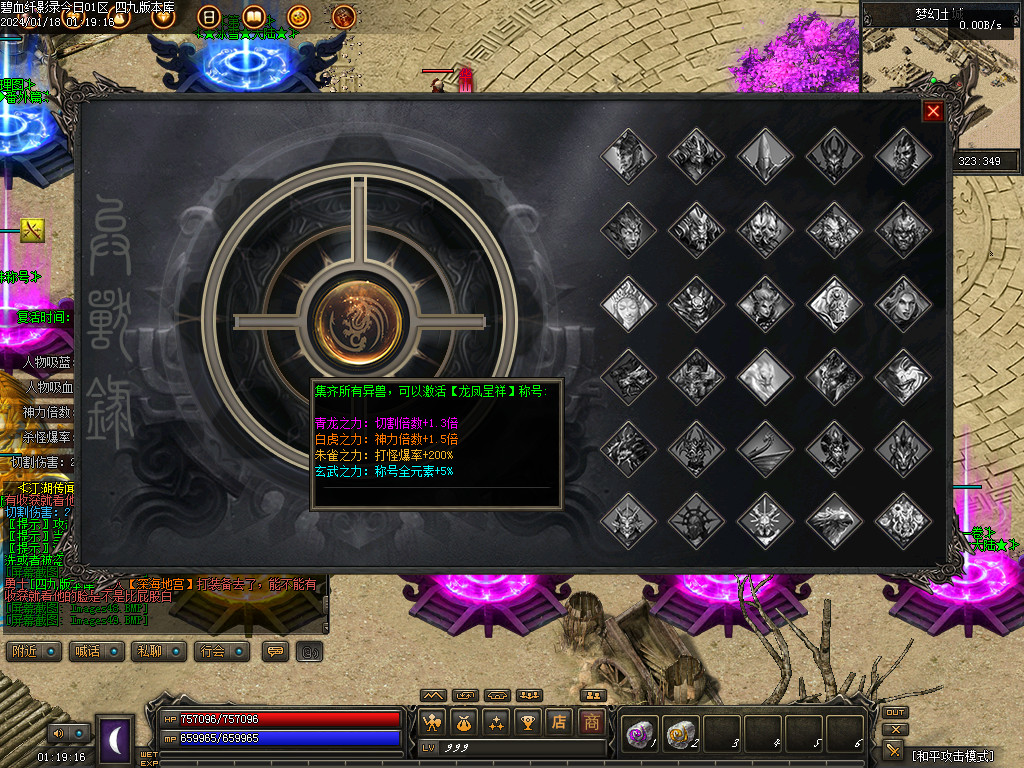This screenshot has height=768, width=1024.
Task: Select the 行会 guild chat channel
Action: click(222, 651)
